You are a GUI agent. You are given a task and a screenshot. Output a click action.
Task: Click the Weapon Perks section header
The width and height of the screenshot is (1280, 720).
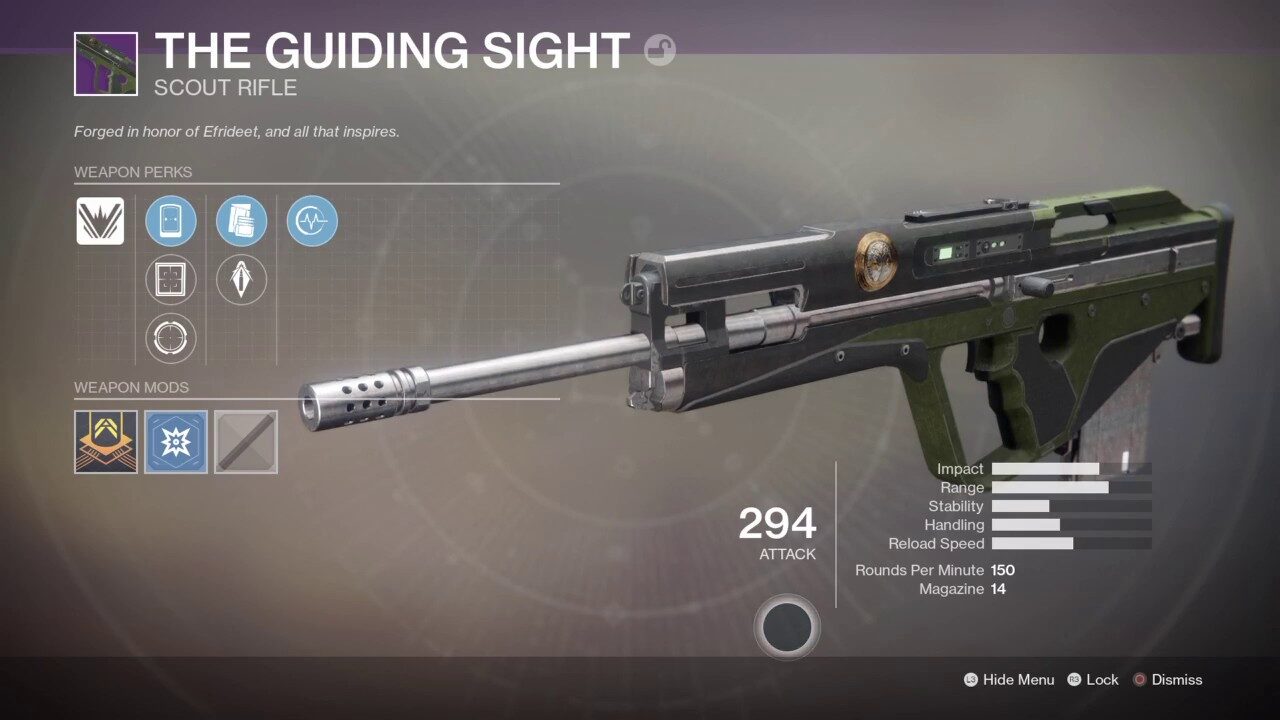(134, 172)
